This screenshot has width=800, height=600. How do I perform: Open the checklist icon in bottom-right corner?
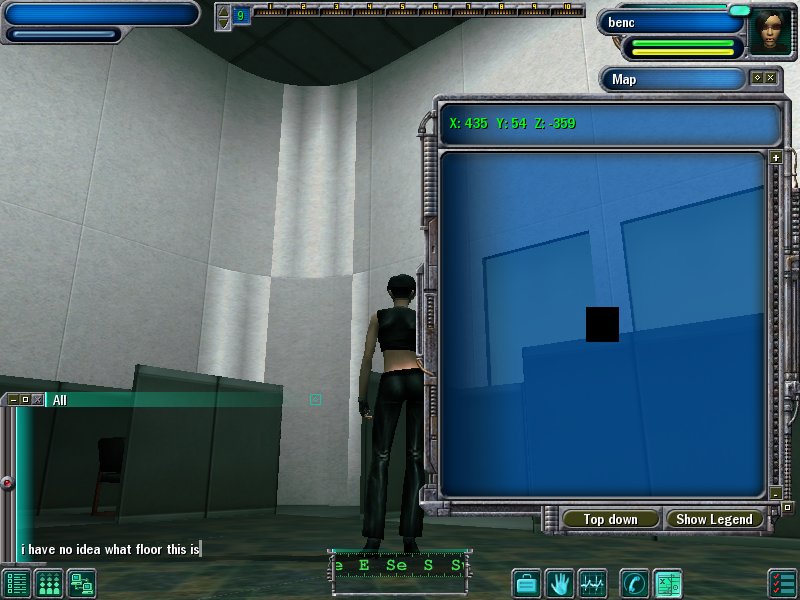point(782,582)
